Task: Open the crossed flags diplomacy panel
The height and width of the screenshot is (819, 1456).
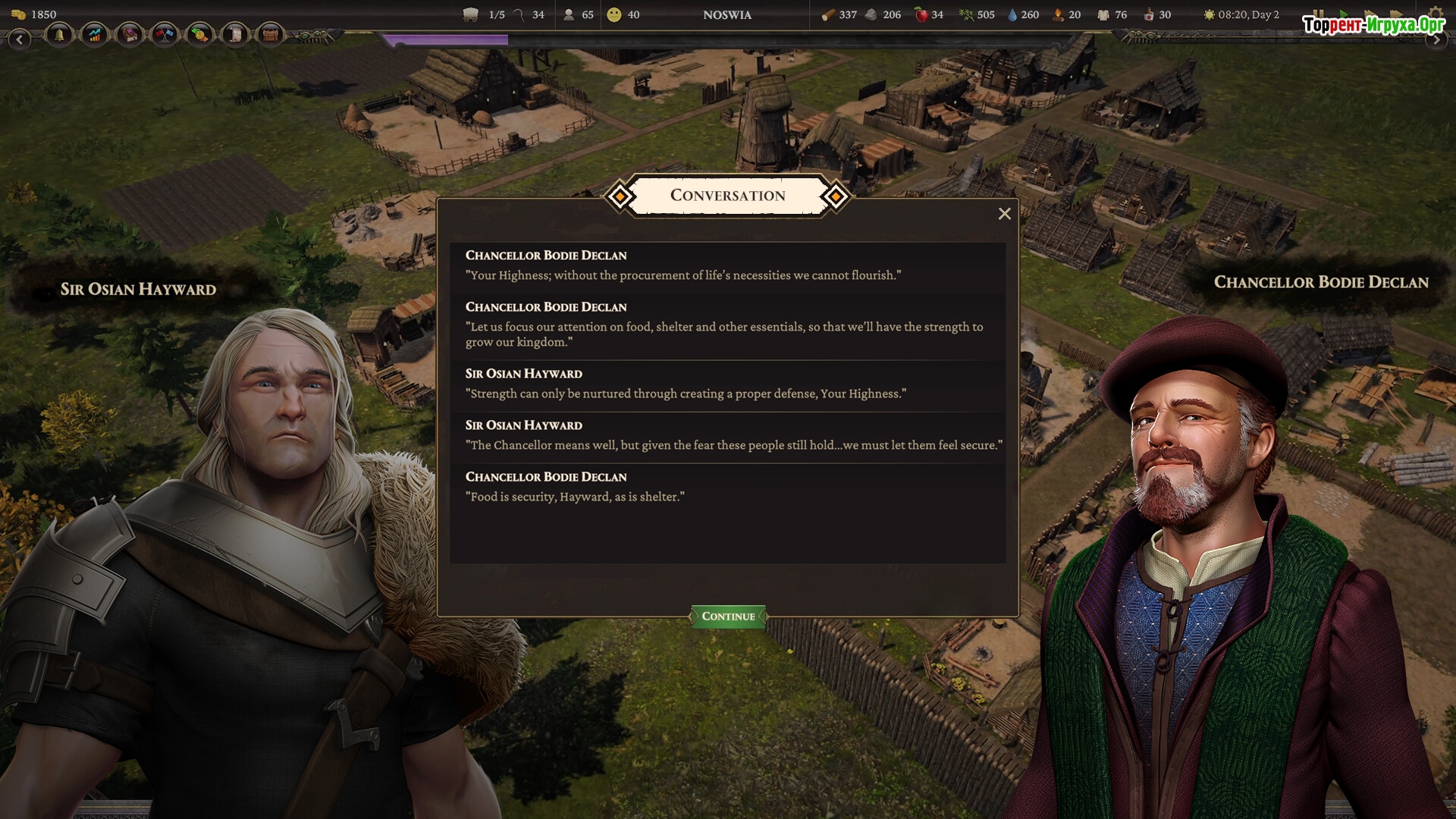Action: [x=165, y=35]
